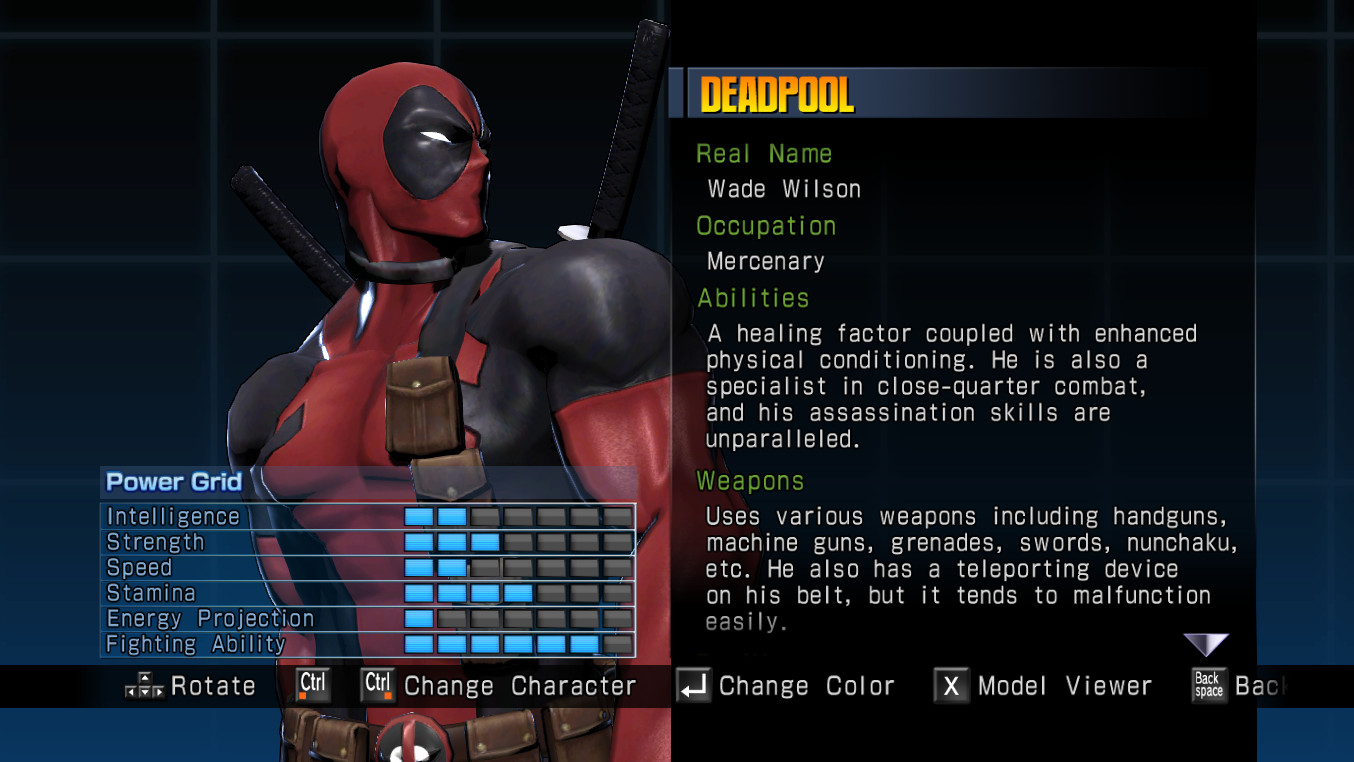Collapse the Power Grid panel header
Viewport: 1354px width, 762px height.
pyautogui.click(x=175, y=482)
